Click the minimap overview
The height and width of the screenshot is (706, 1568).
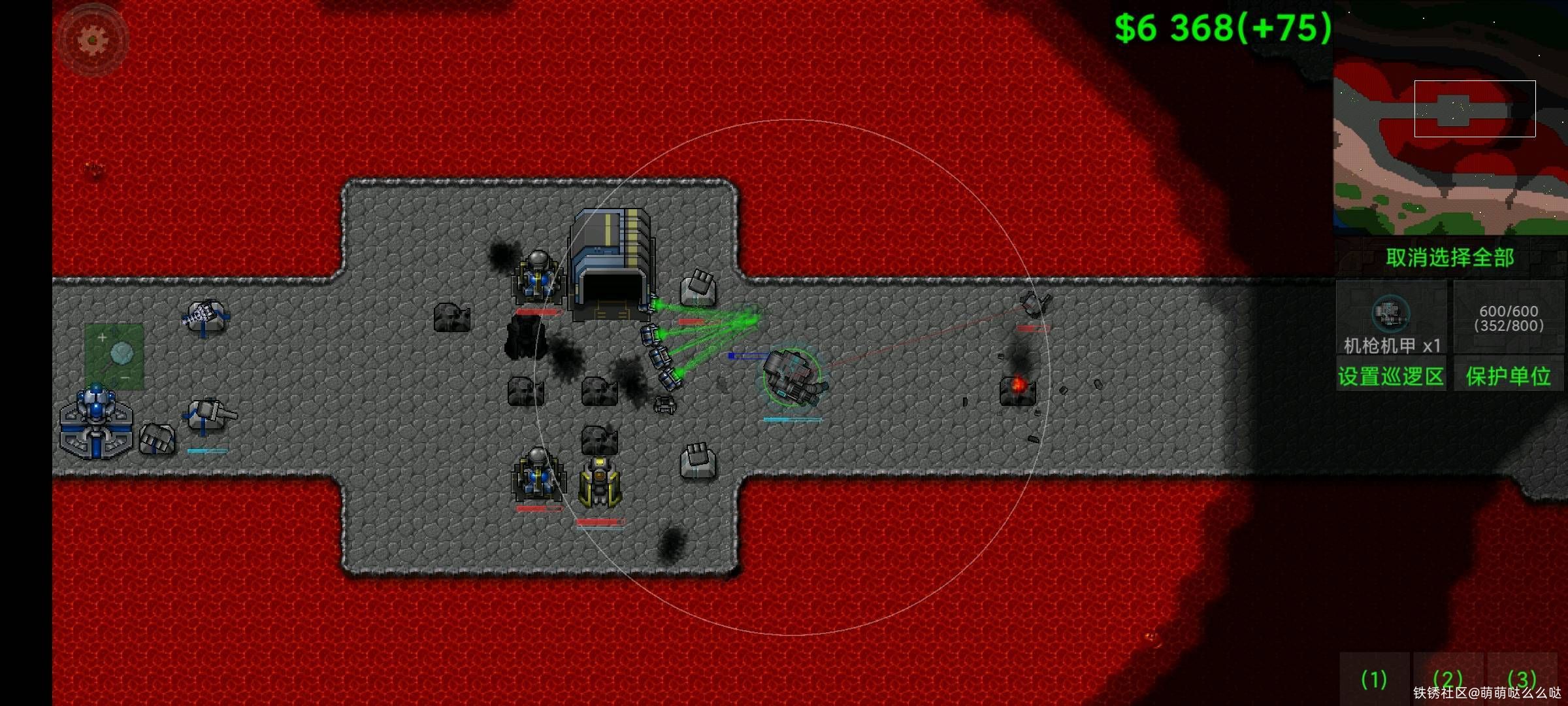click(x=1450, y=118)
